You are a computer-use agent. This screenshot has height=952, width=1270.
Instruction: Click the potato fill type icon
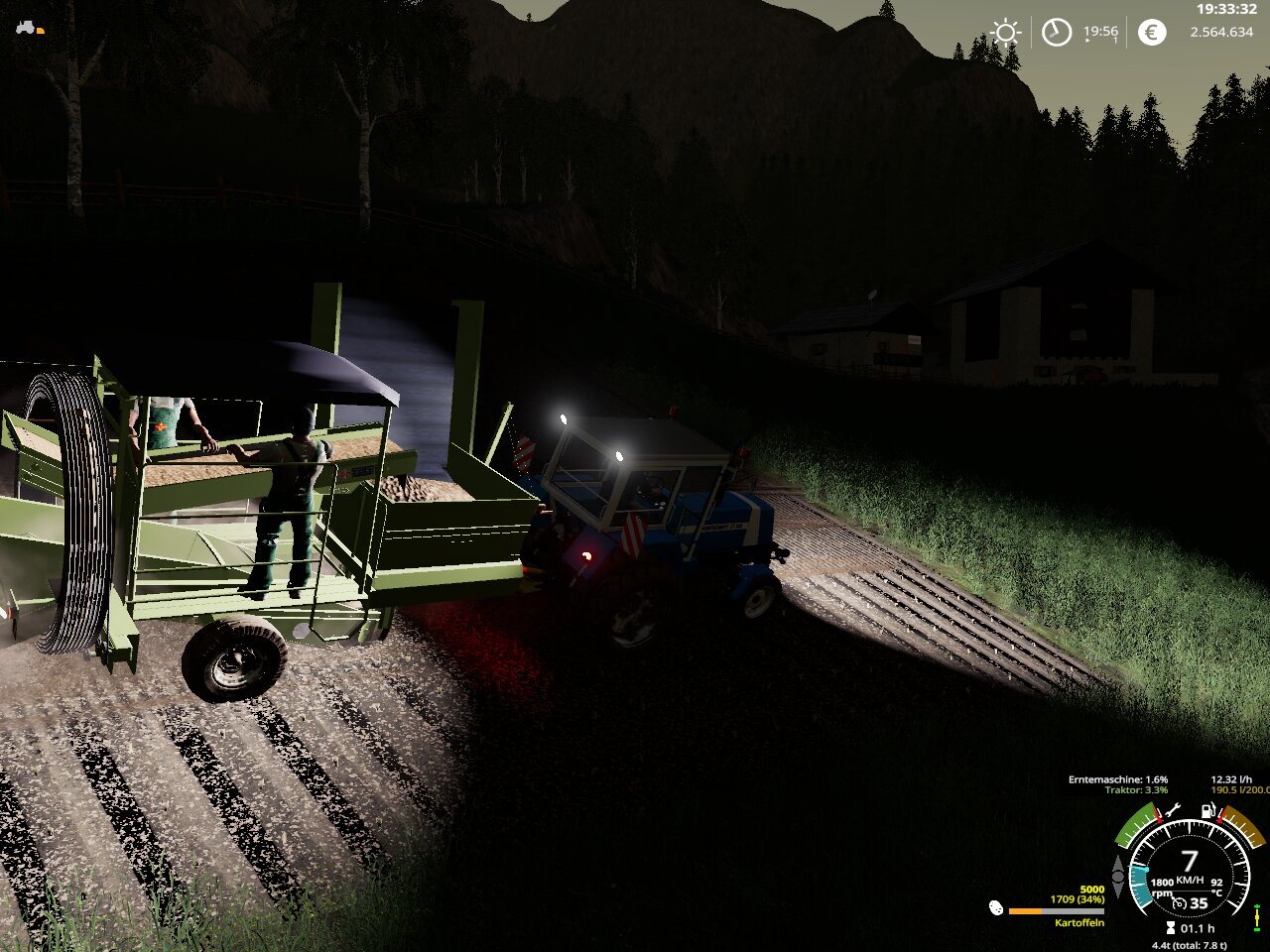point(996,907)
